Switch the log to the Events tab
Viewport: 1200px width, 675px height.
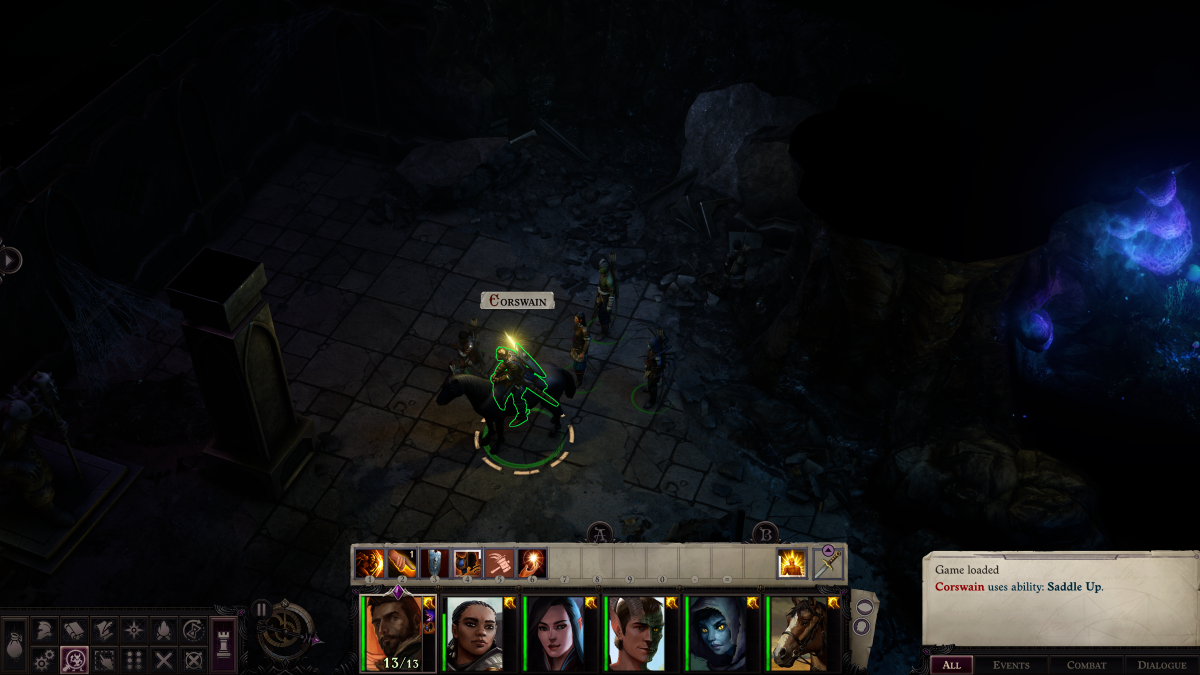pos(1010,665)
